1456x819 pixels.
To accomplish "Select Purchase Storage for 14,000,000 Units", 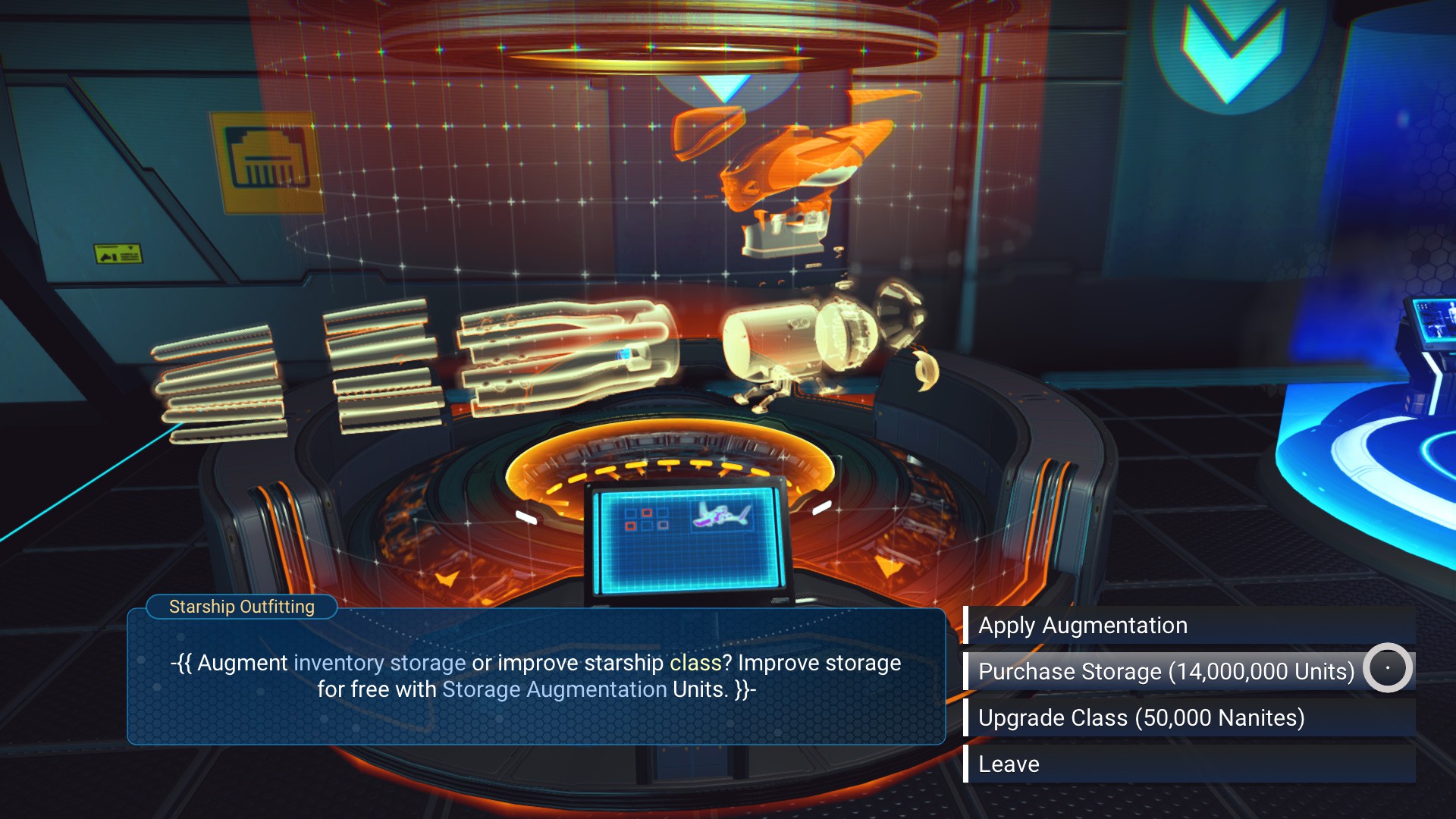I will click(x=1166, y=672).
